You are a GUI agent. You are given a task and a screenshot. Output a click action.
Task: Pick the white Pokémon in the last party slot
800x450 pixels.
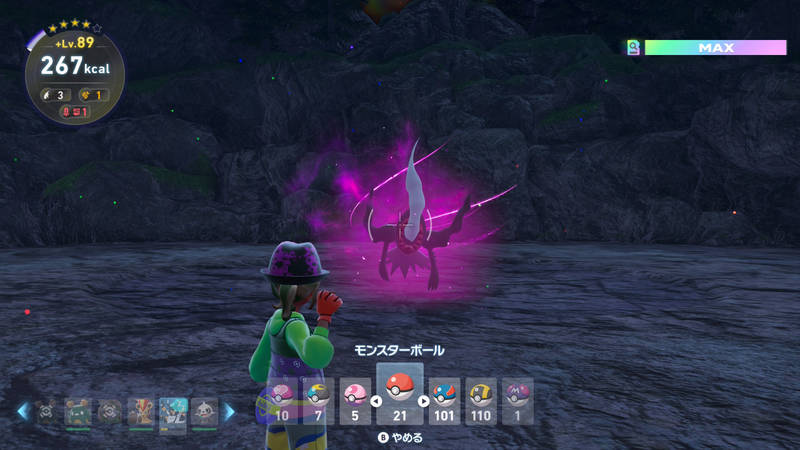(x=204, y=411)
